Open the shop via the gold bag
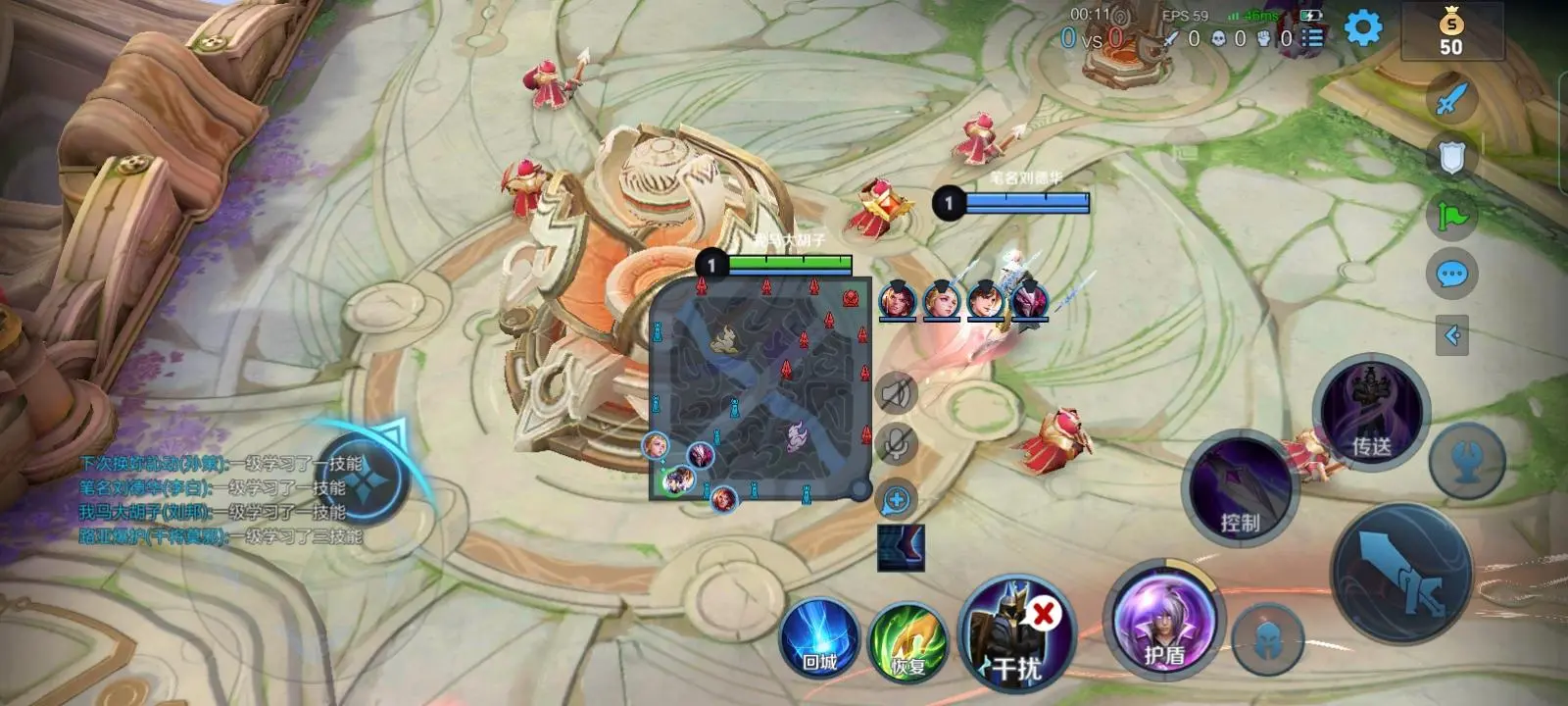 1451,31
